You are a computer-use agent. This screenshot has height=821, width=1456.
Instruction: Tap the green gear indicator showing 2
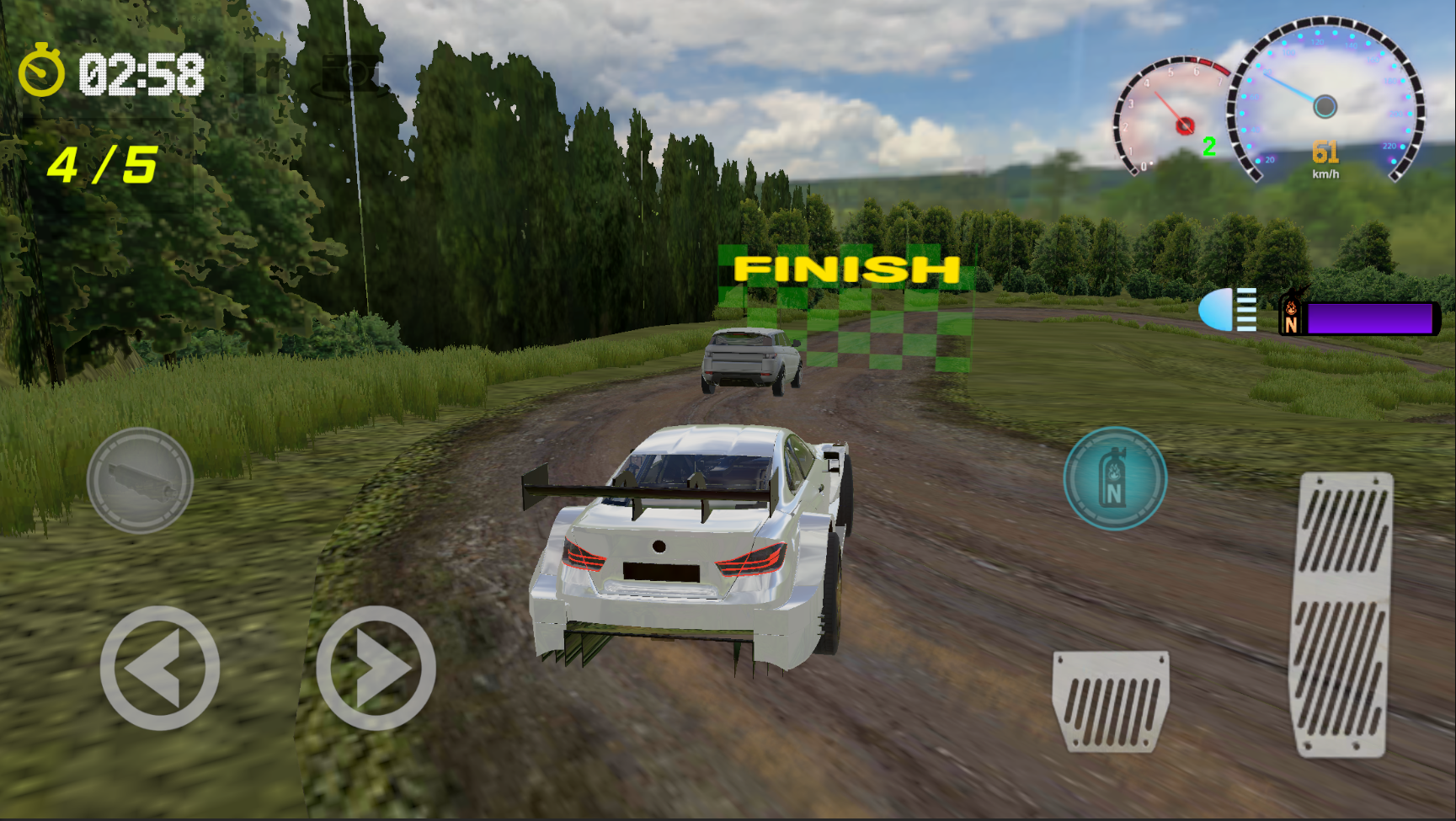pyautogui.click(x=1210, y=145)
